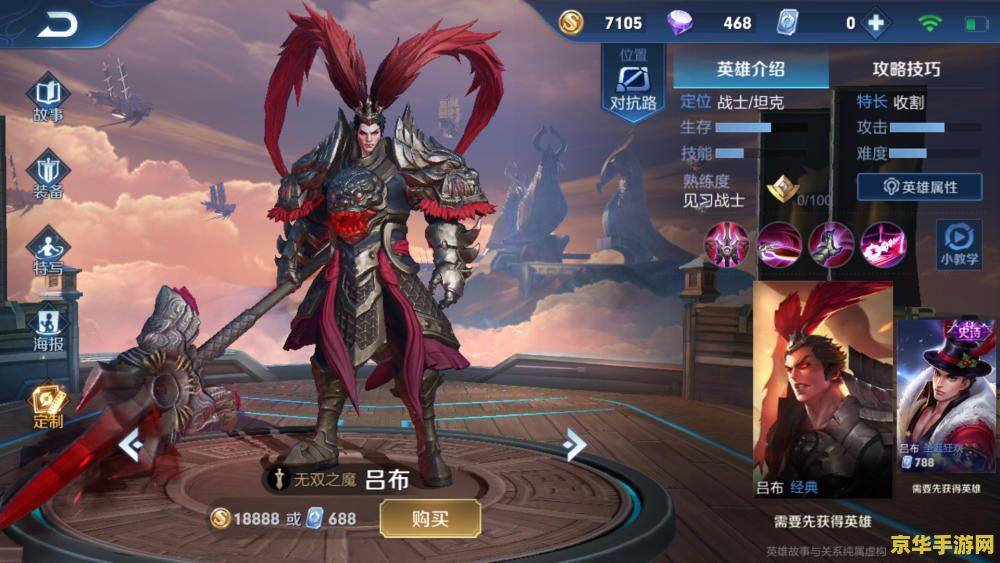
Task: Open the 特写 close-up view
Action: pos(48,253)
